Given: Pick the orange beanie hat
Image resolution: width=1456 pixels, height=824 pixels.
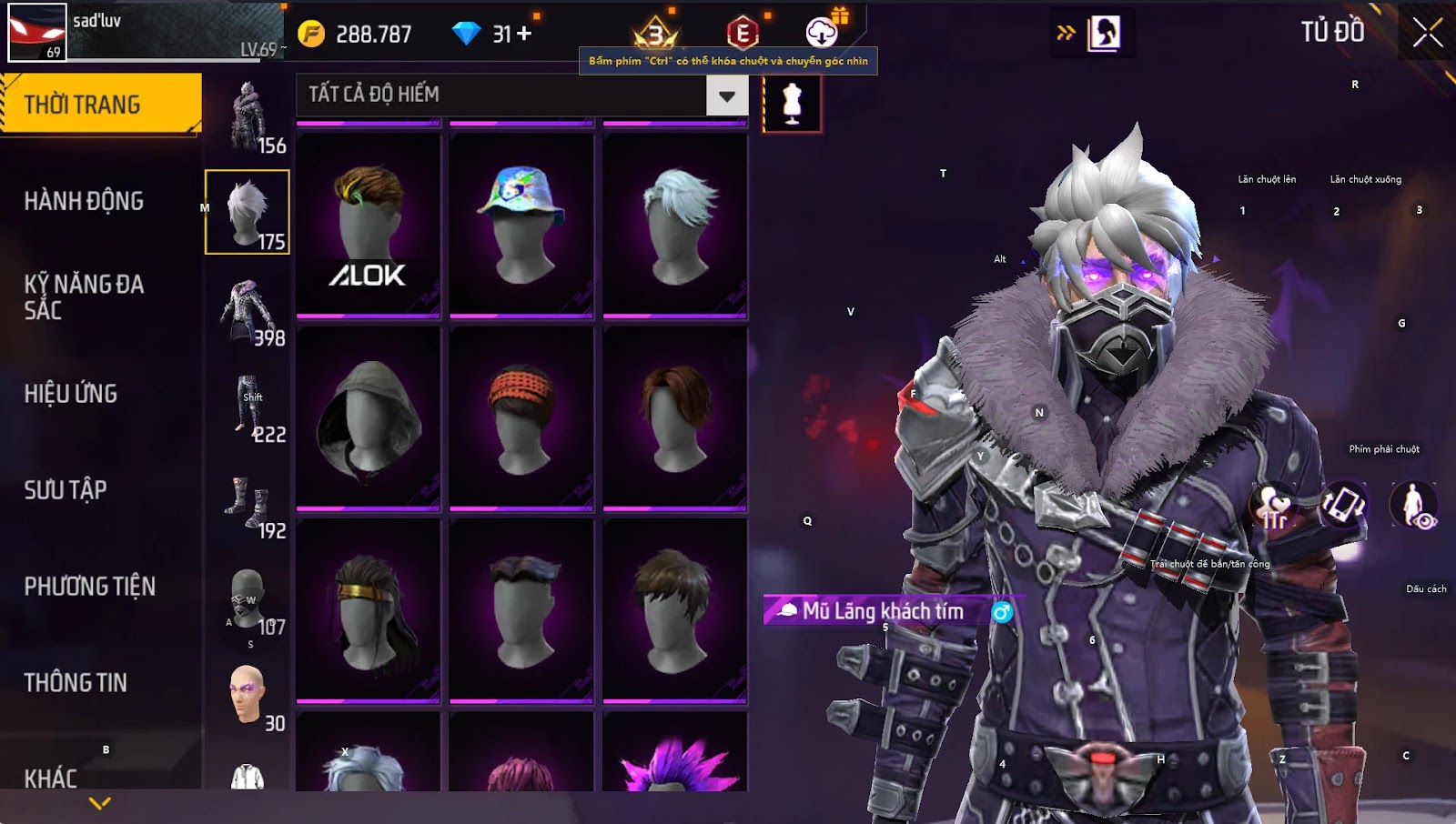Looking at the screenshot, I should (521, 418).
